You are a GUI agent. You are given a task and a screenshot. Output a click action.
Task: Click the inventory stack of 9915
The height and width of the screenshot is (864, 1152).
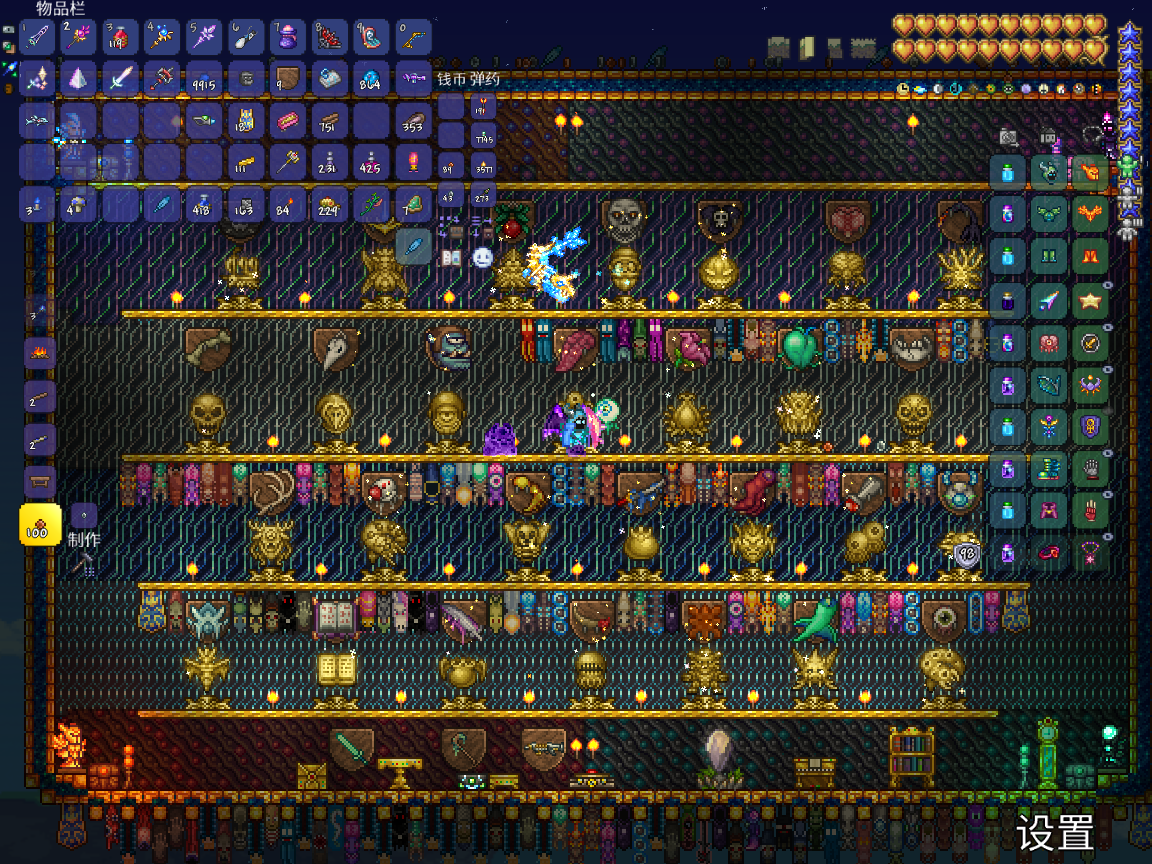(205, 79)
